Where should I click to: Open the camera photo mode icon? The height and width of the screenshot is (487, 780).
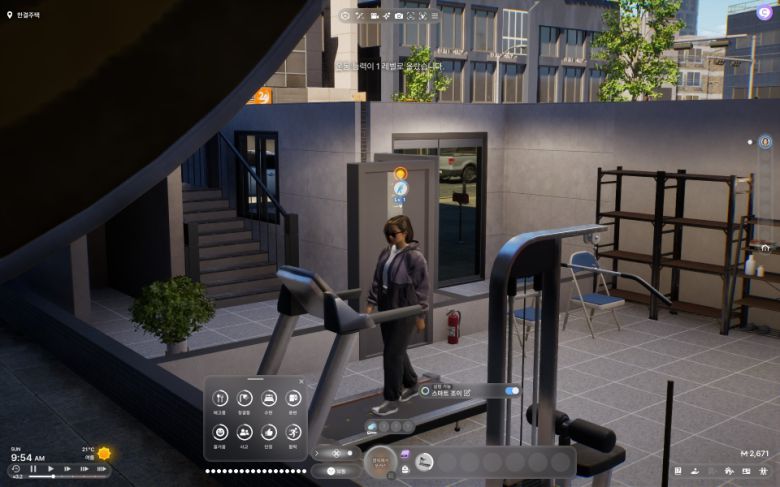point(399,16)
